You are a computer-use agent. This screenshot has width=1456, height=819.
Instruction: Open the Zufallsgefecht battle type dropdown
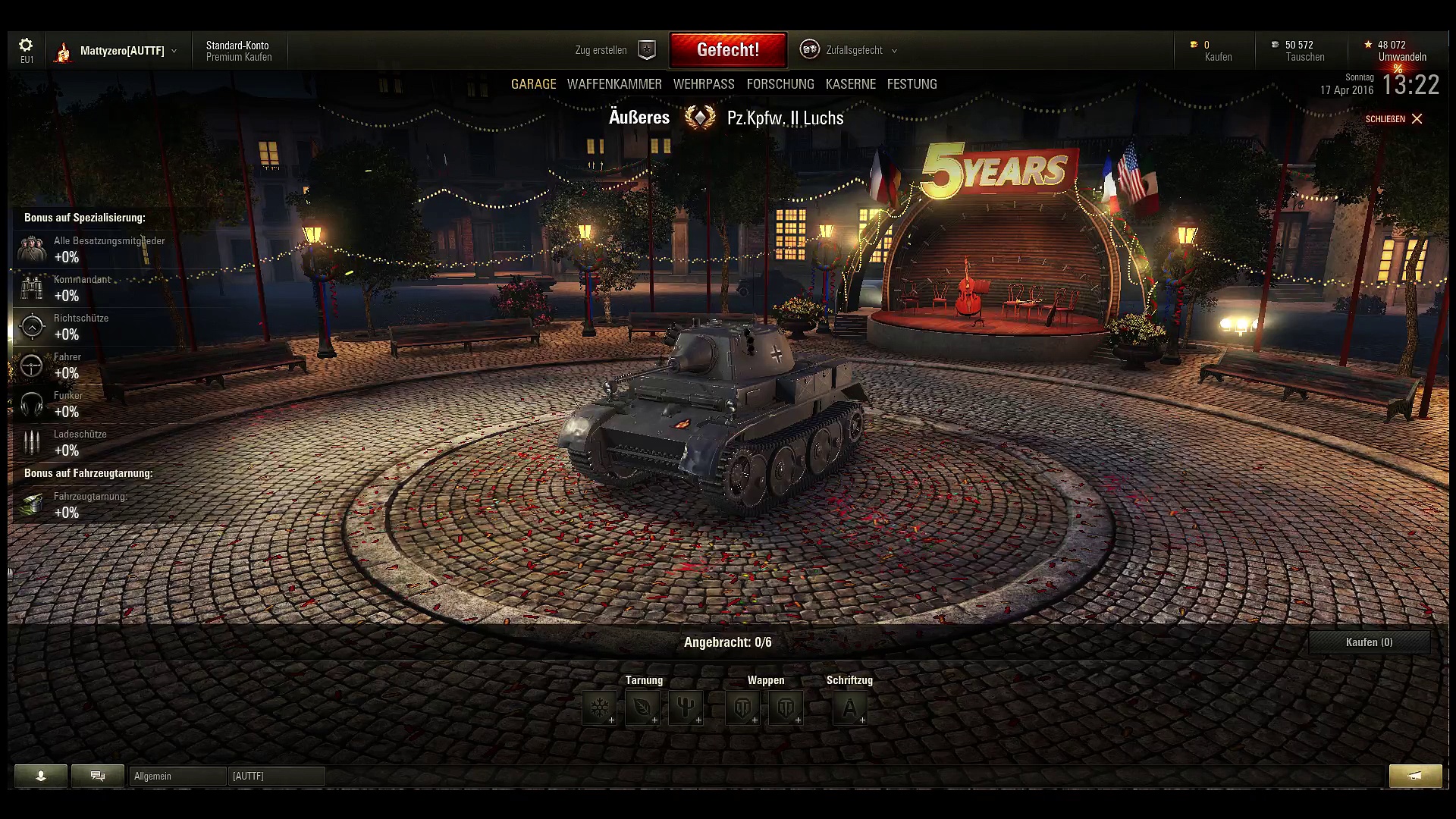(x=854, y=50)
